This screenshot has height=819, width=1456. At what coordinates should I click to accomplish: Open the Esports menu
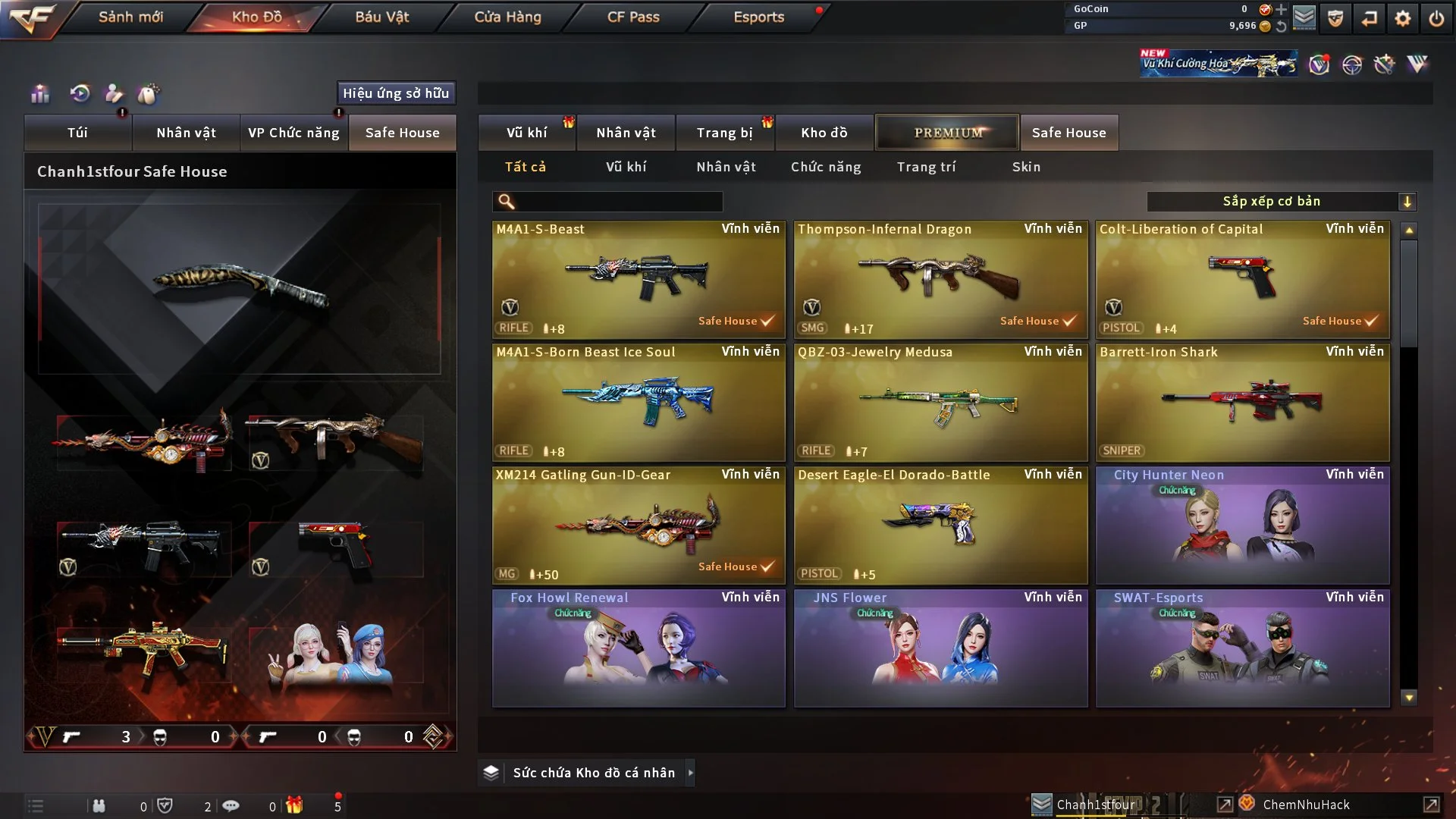point(758,17)
